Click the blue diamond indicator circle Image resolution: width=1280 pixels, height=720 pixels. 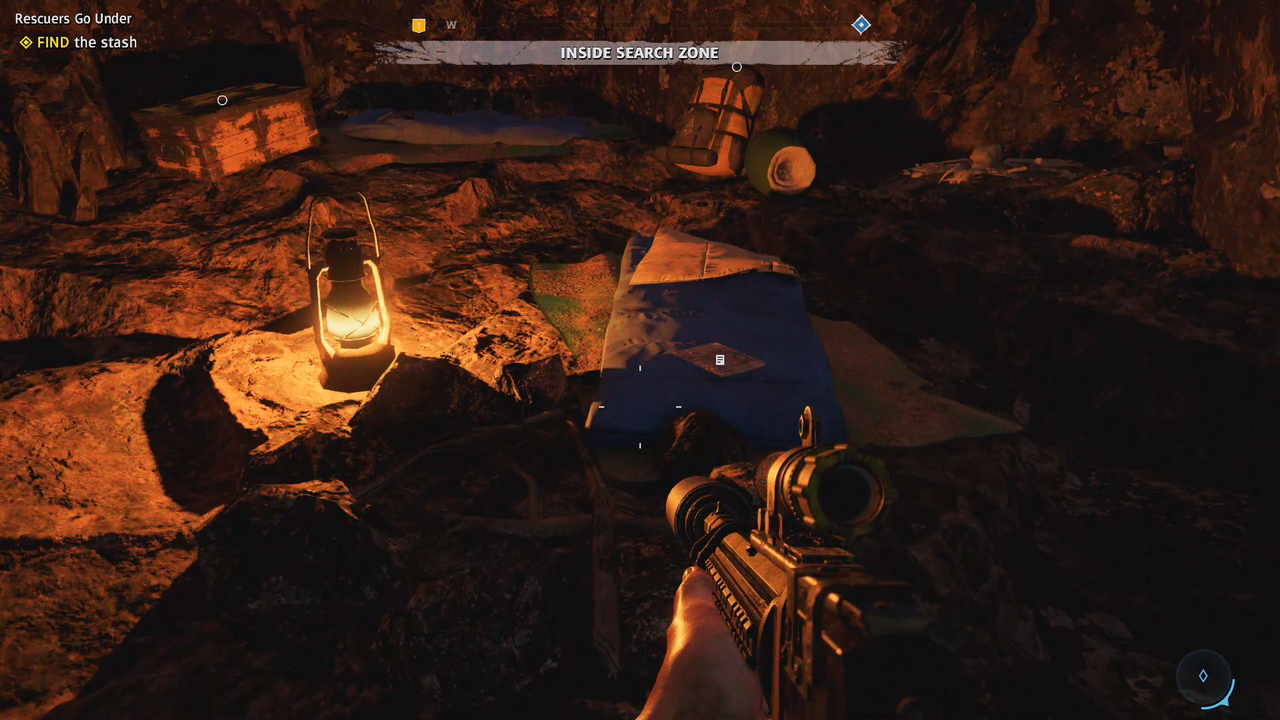coord(1203,676)
